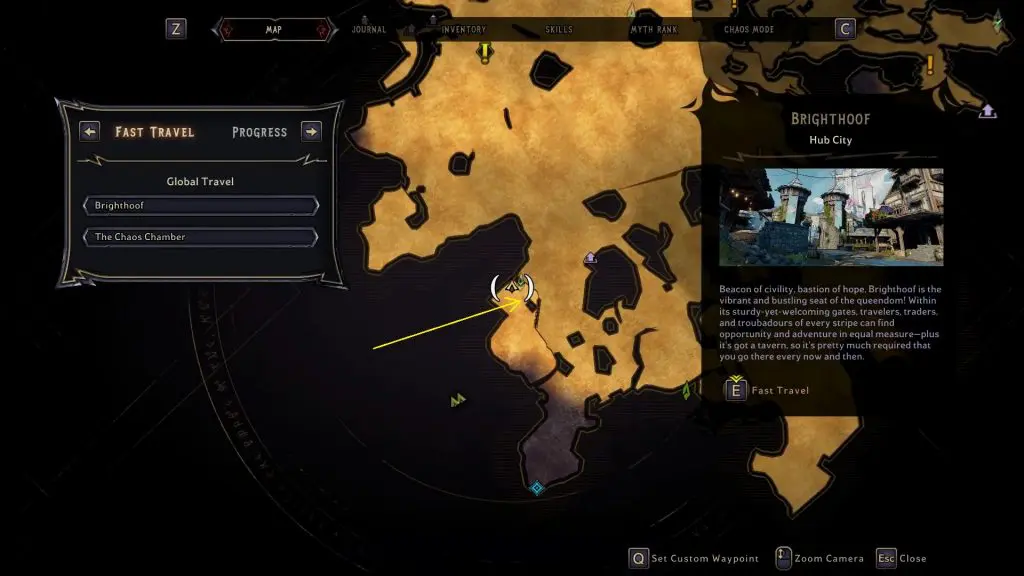Open the Chaos Mode tab
1024x576 pixels.
pos(751,29)
